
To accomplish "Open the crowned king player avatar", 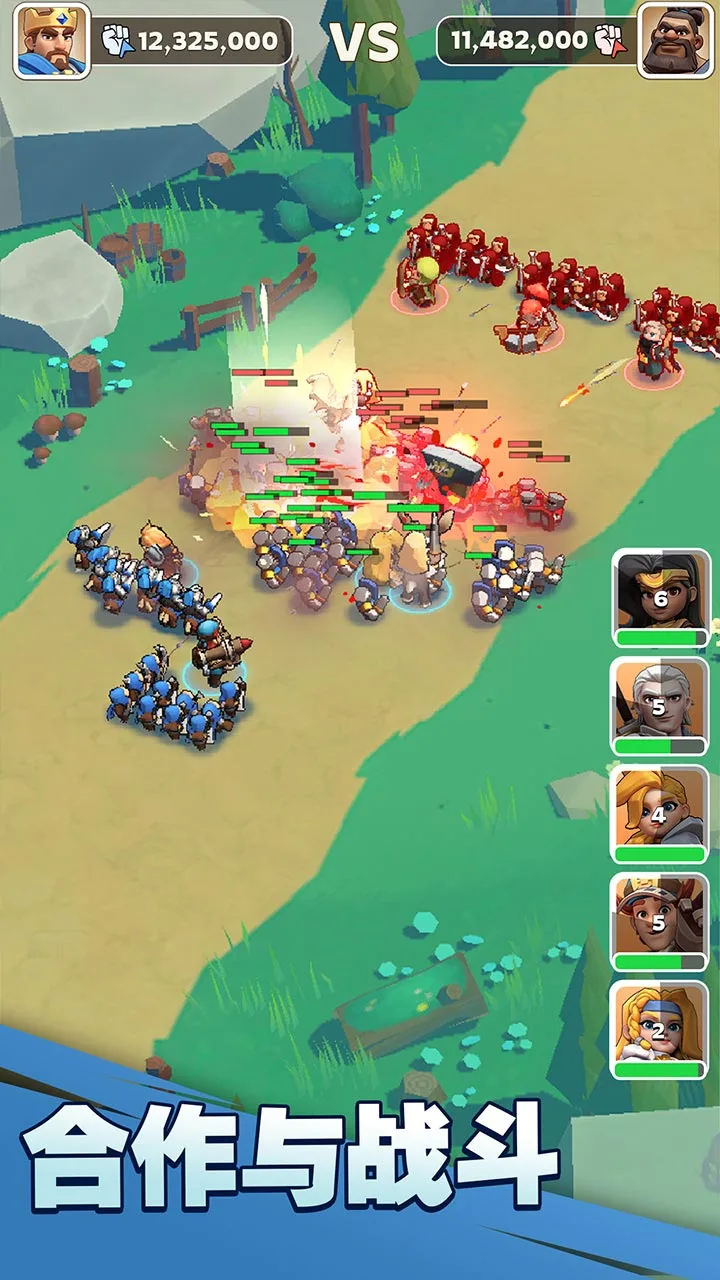I will (51, 41).
